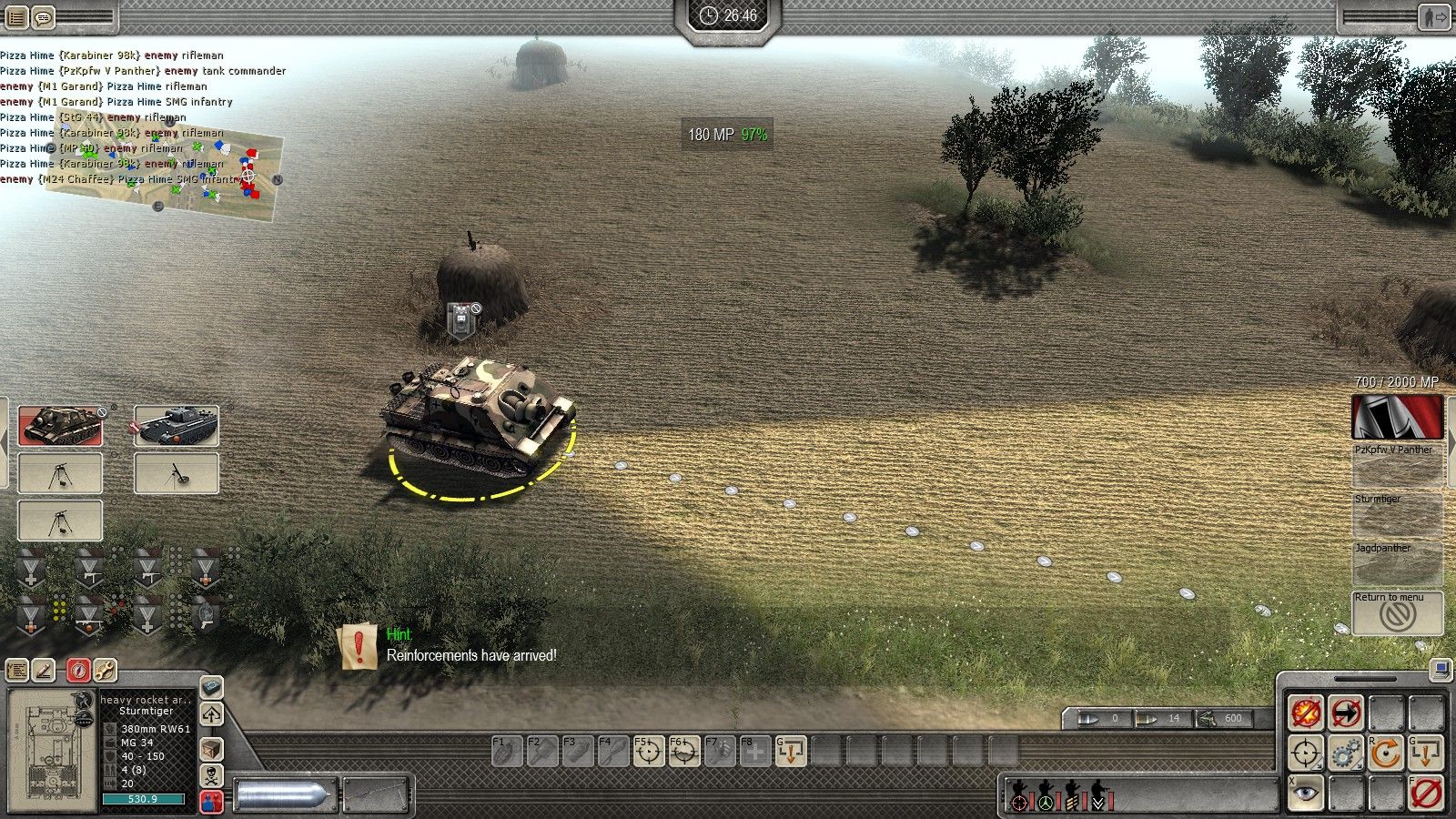Open the top-left list menu button
1456x819 pixels.
click(x=16, y=16)
